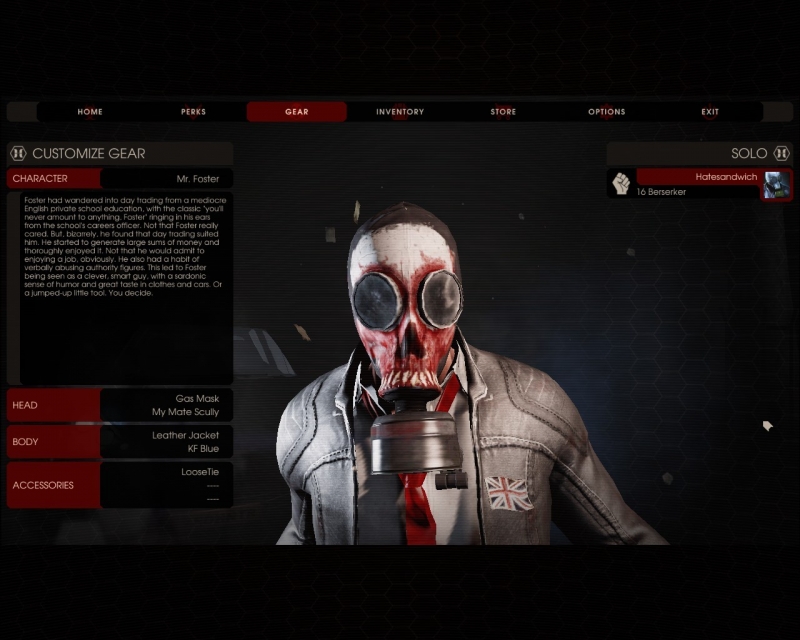The width and height of the screenshot is (800, 640).
Task: Select the Body gear row
Action: coord(120,441)
